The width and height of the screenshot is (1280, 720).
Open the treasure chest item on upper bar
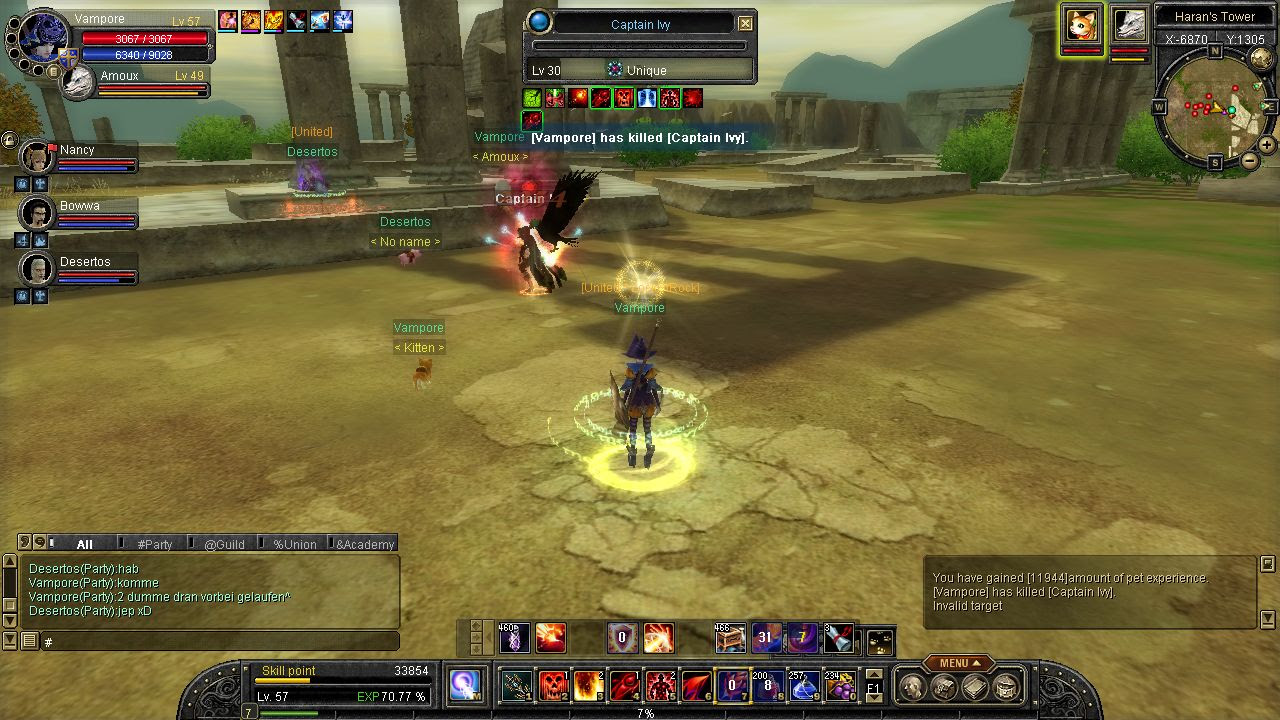(729, 637)
